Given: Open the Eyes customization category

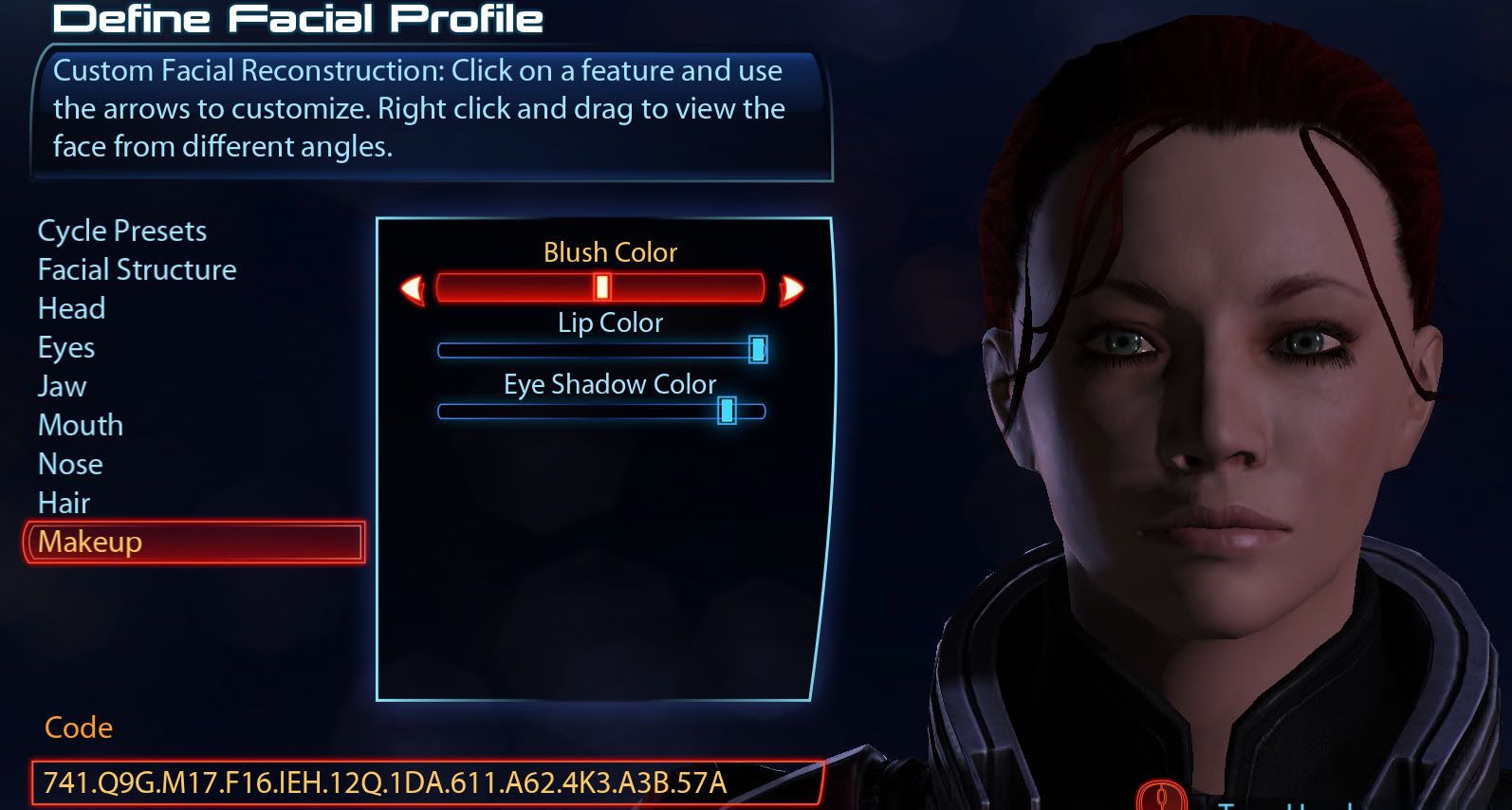Looking at the screenshot, I should coord(66,347).
